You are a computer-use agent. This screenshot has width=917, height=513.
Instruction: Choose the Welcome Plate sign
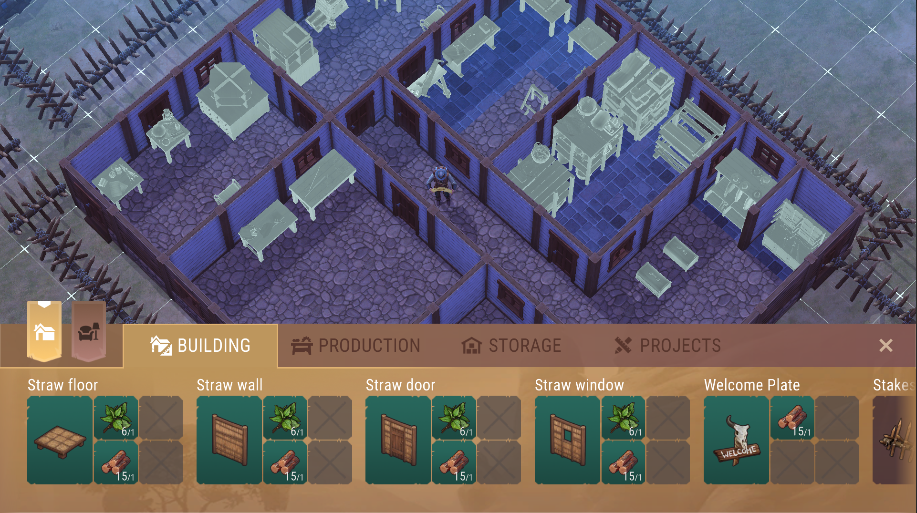pos(737,440)
